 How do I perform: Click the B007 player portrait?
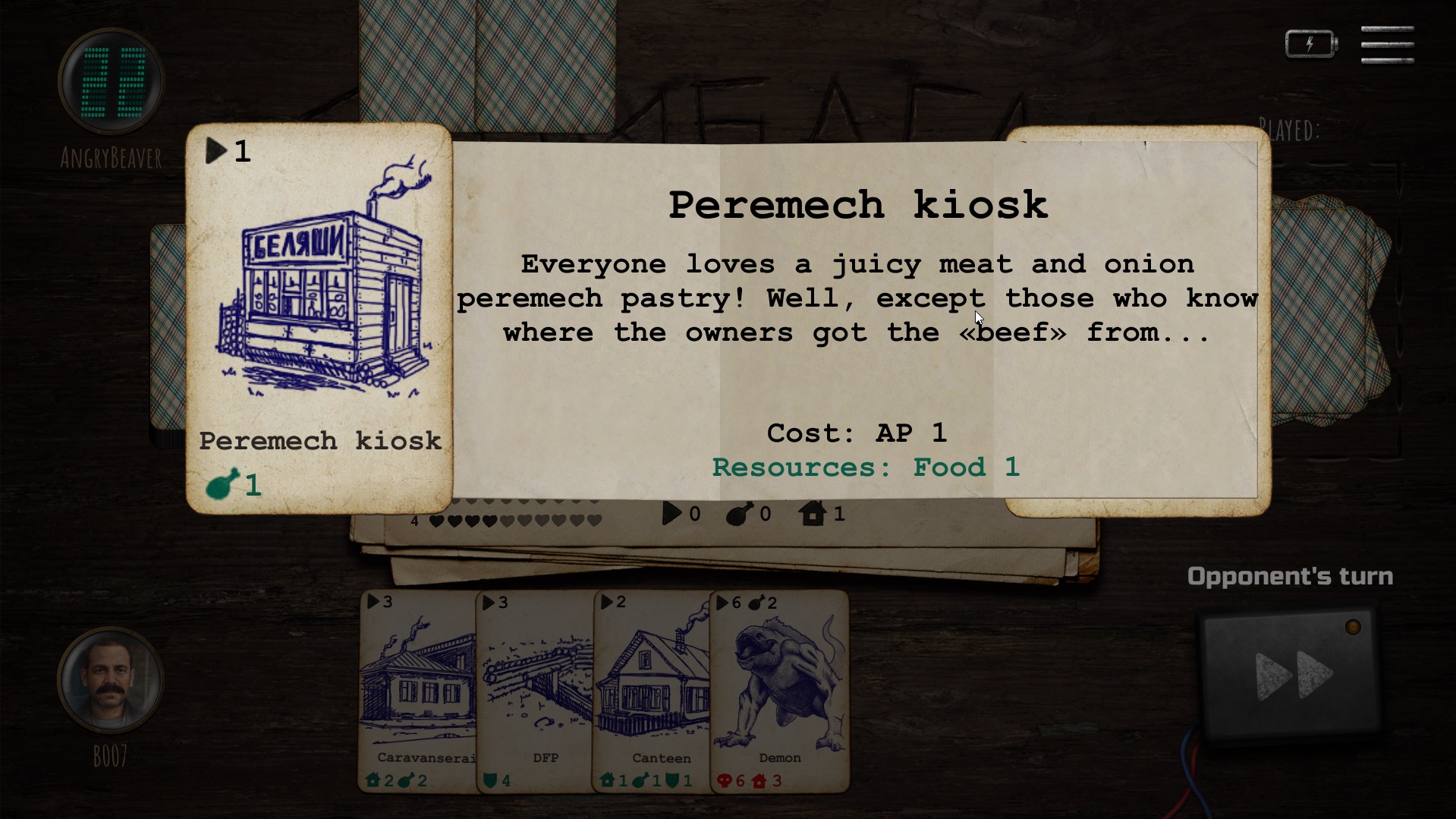[x=111, y=680]
